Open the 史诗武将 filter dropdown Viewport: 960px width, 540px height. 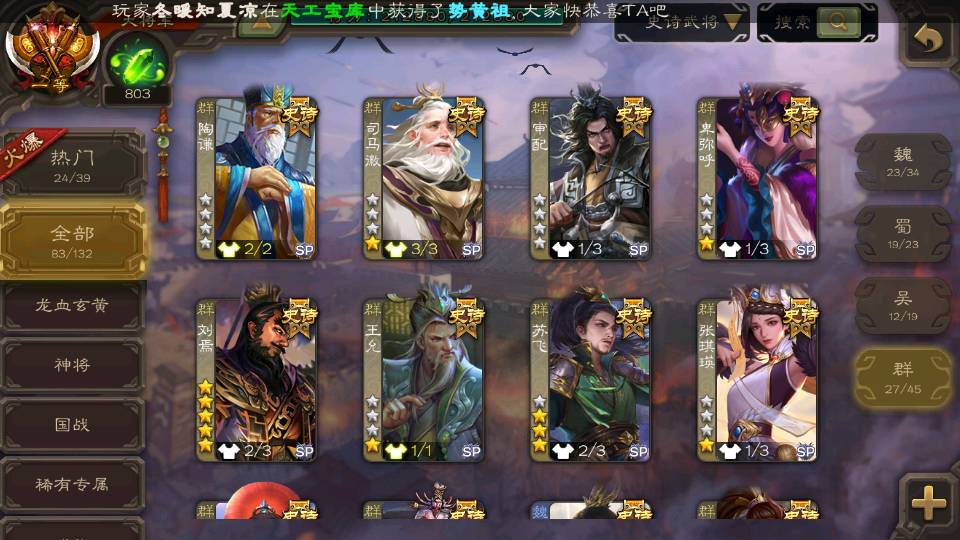tap(681, 22)
